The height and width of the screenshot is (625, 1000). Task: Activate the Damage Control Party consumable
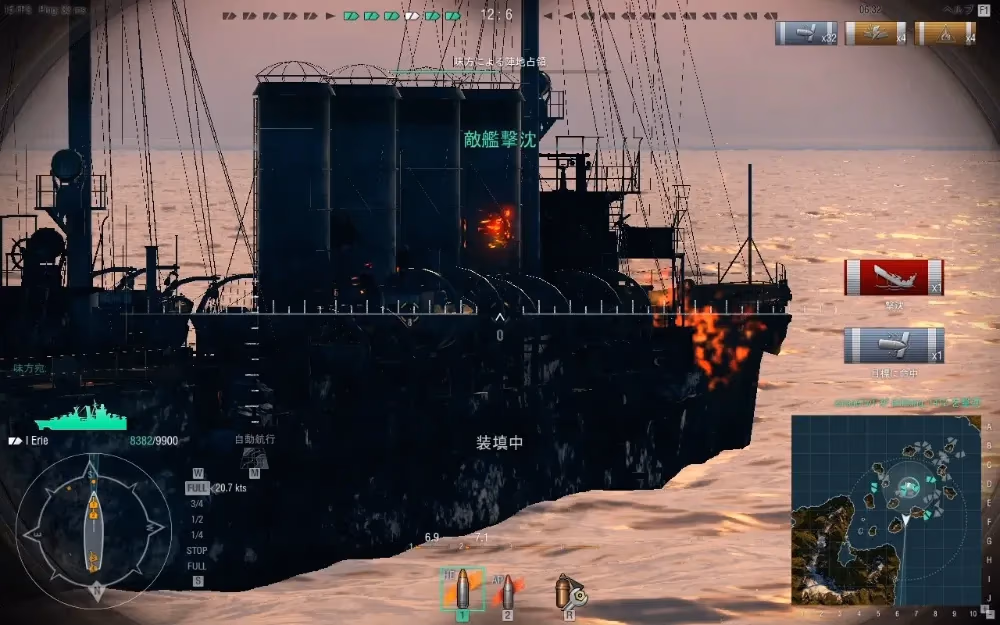[x=567, y=593]
